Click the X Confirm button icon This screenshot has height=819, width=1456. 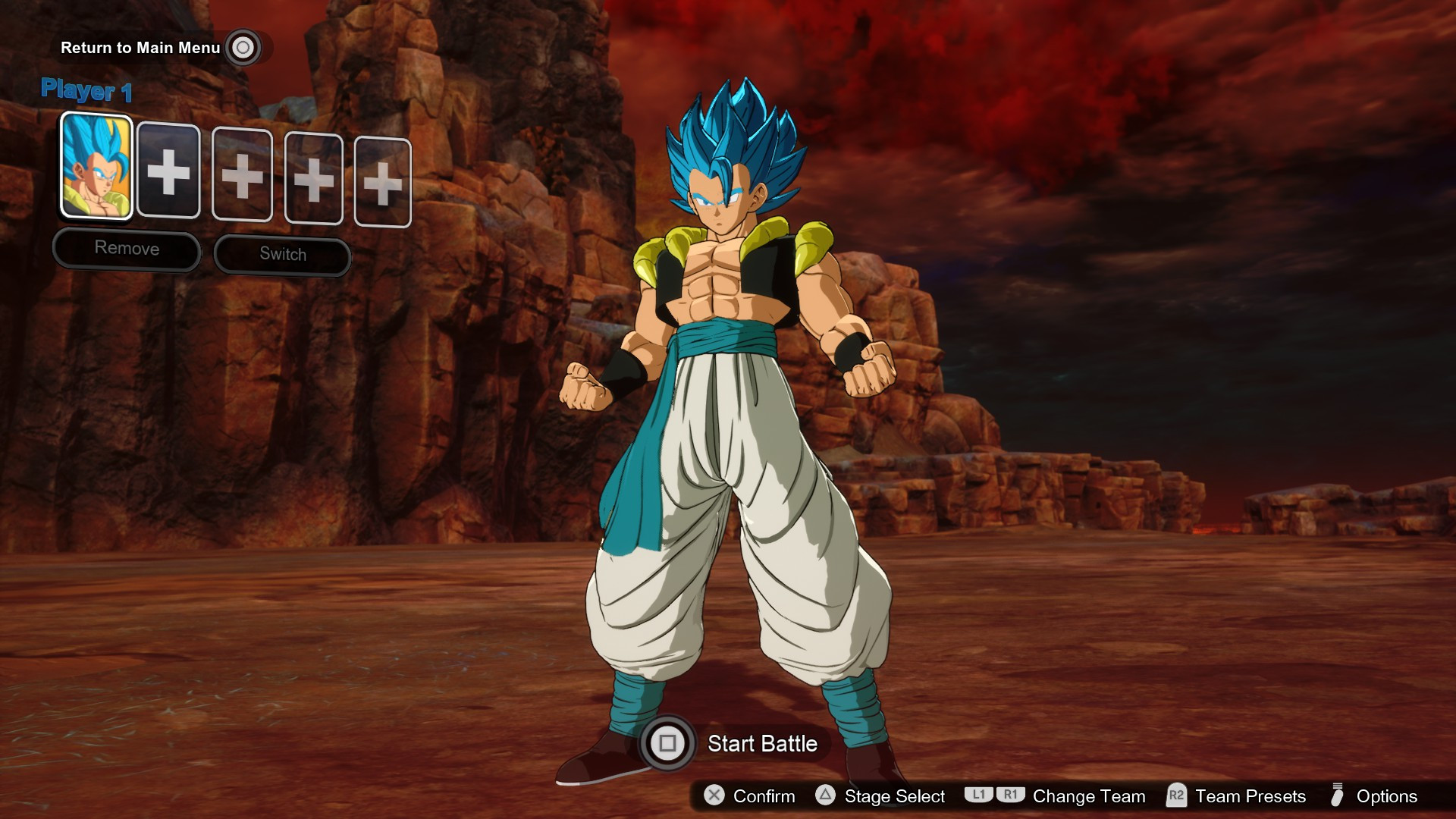(714, 797)
